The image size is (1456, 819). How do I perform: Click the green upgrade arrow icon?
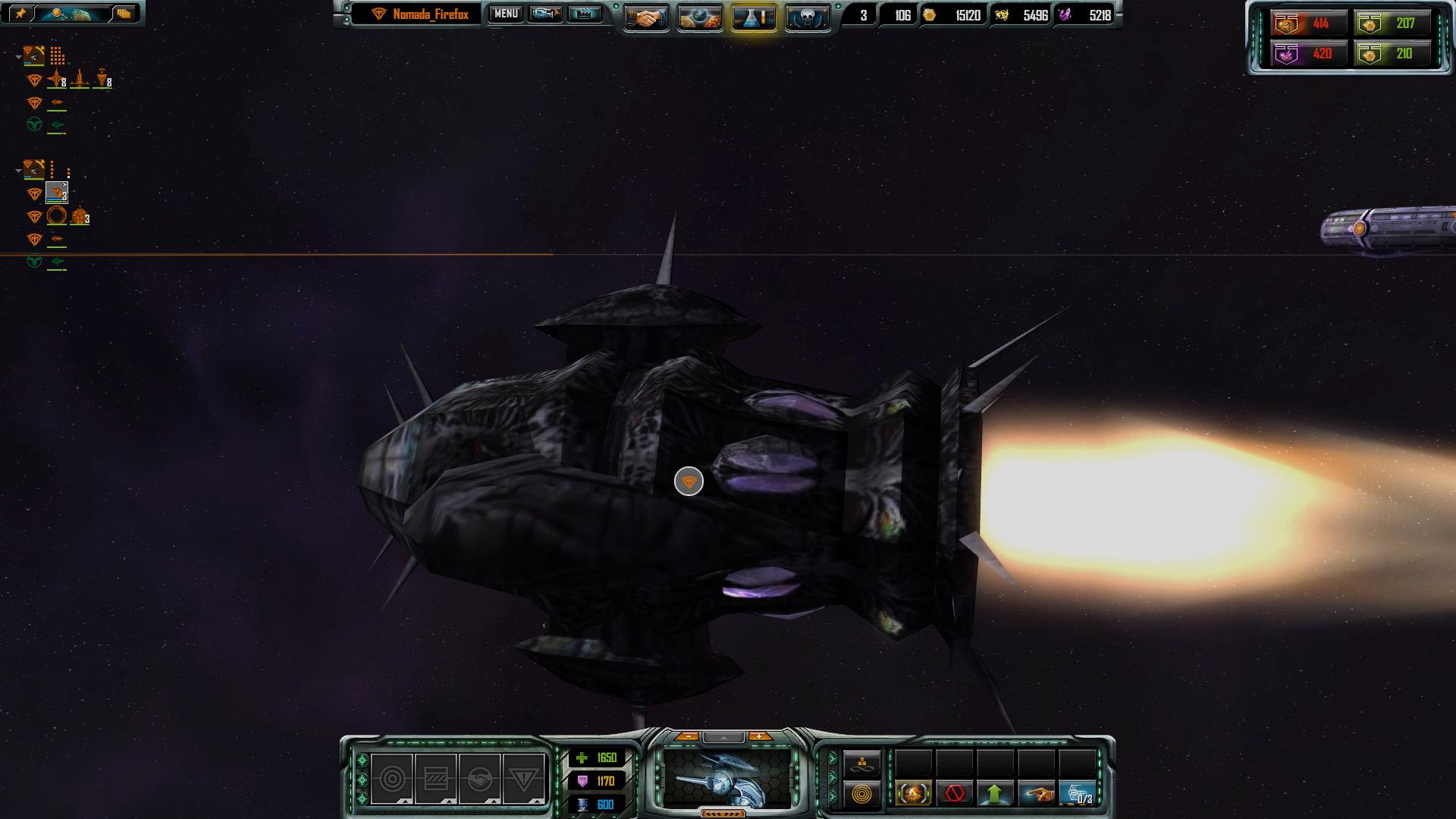(995, 794)
